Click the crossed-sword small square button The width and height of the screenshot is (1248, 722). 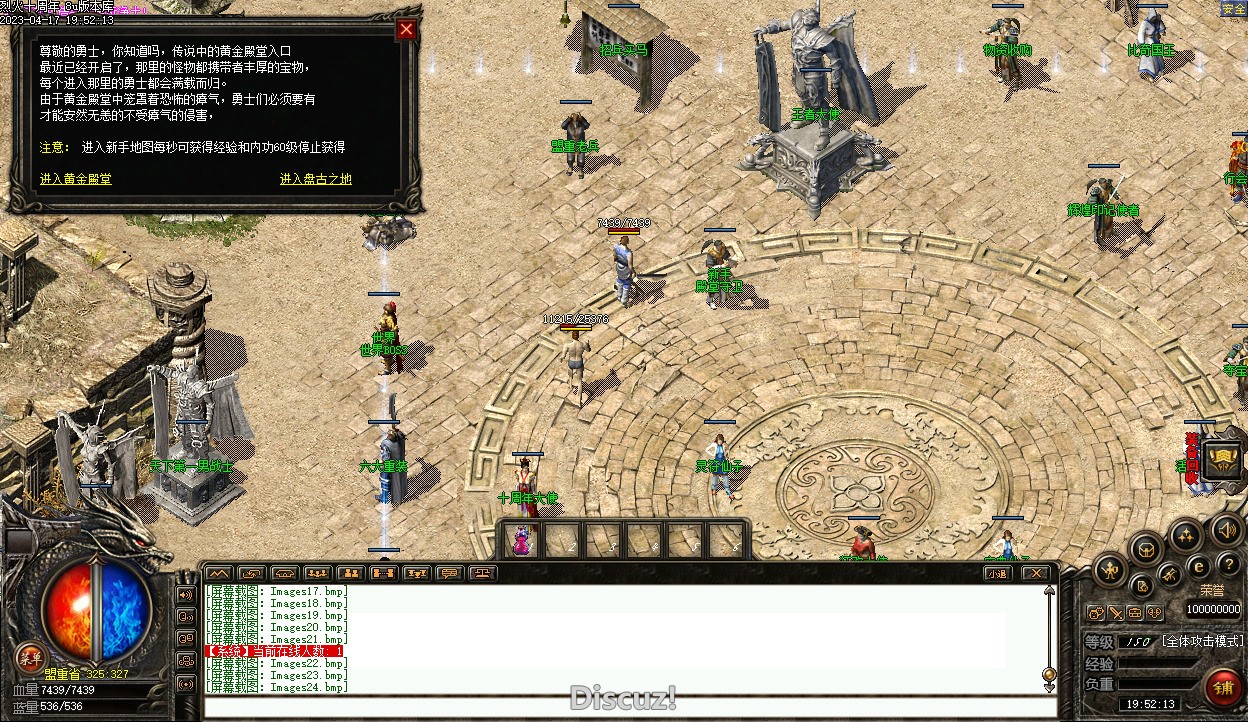[1116, 612]
